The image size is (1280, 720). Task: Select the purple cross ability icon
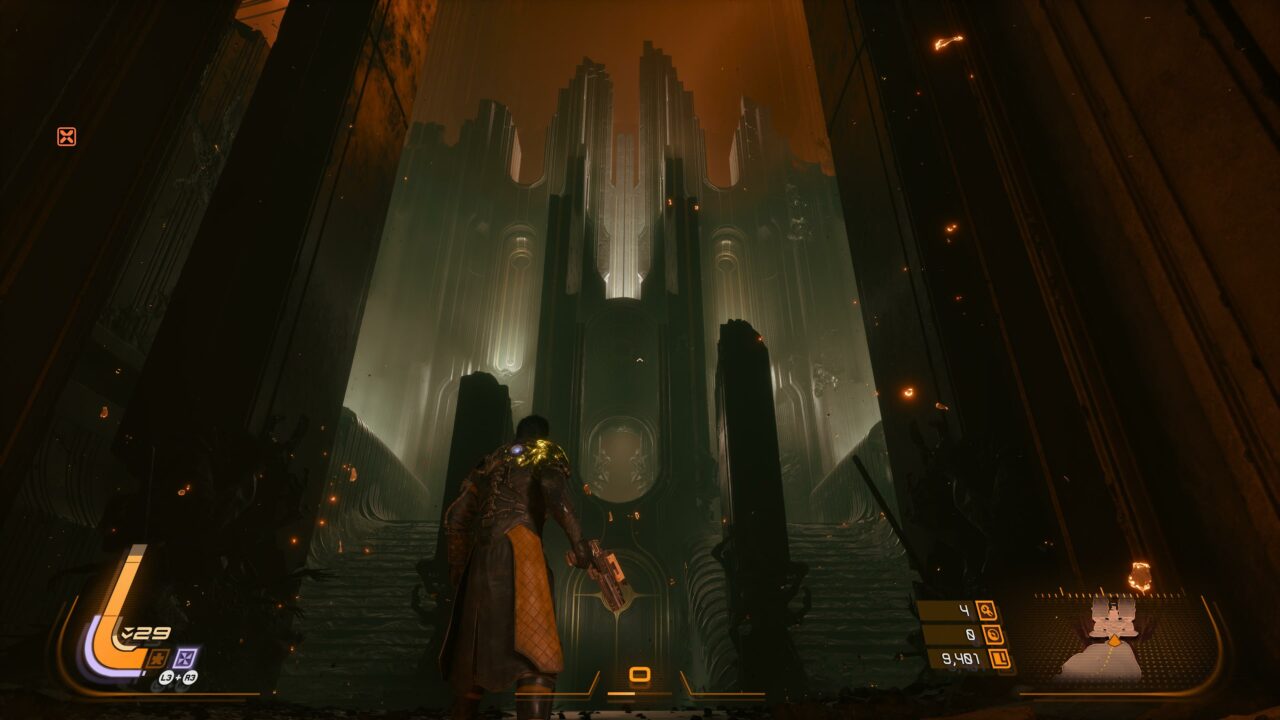point(186,657)
